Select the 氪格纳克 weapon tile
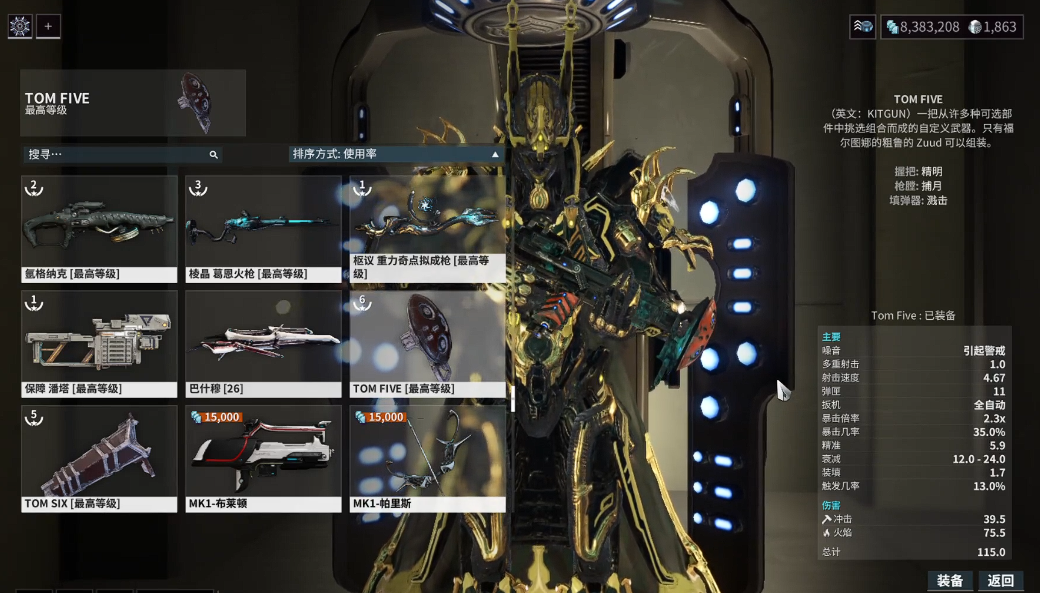1040x593 pixels. point(99,229)
